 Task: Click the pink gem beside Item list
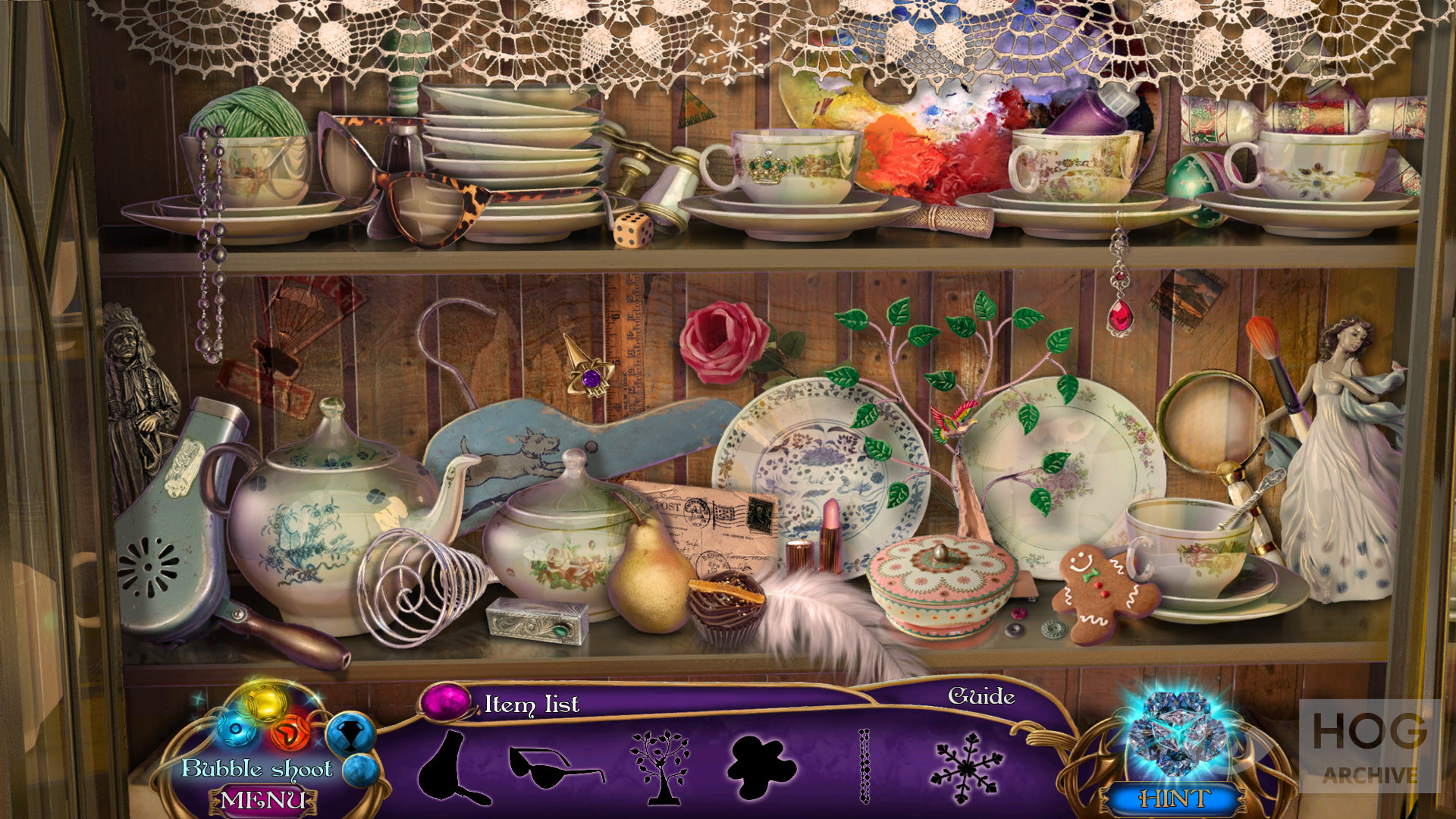coord(446,701)
